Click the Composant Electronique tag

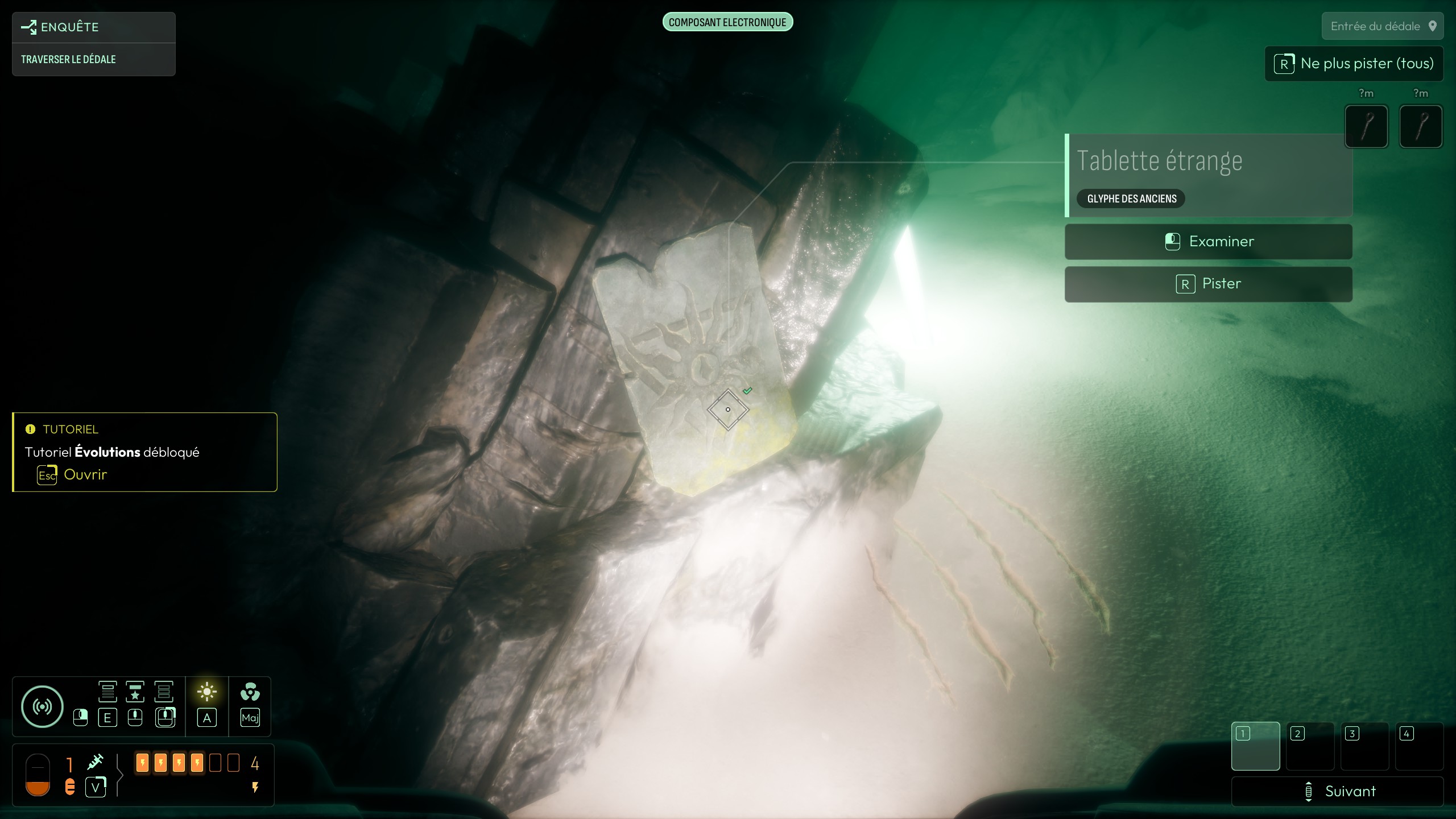[727, 22]
